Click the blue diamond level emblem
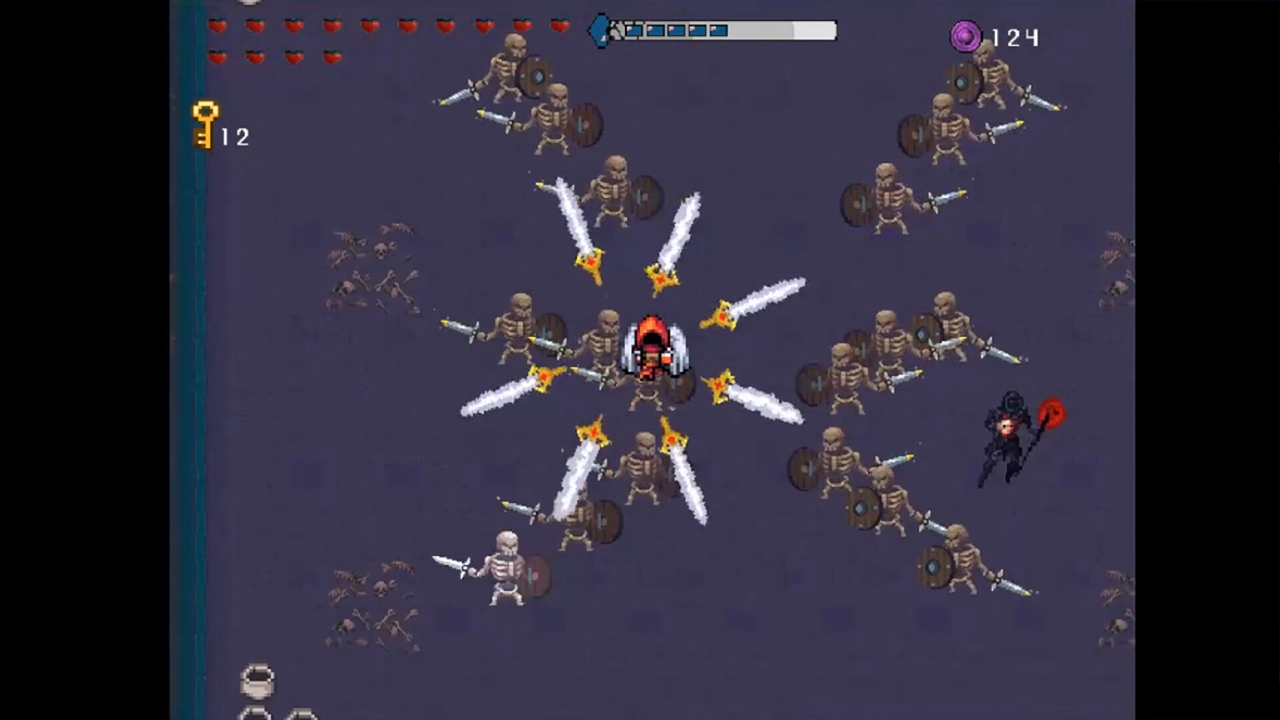The width and height of the screenshot is (1280, 720). pyautogui.click(x=601, y=31)
